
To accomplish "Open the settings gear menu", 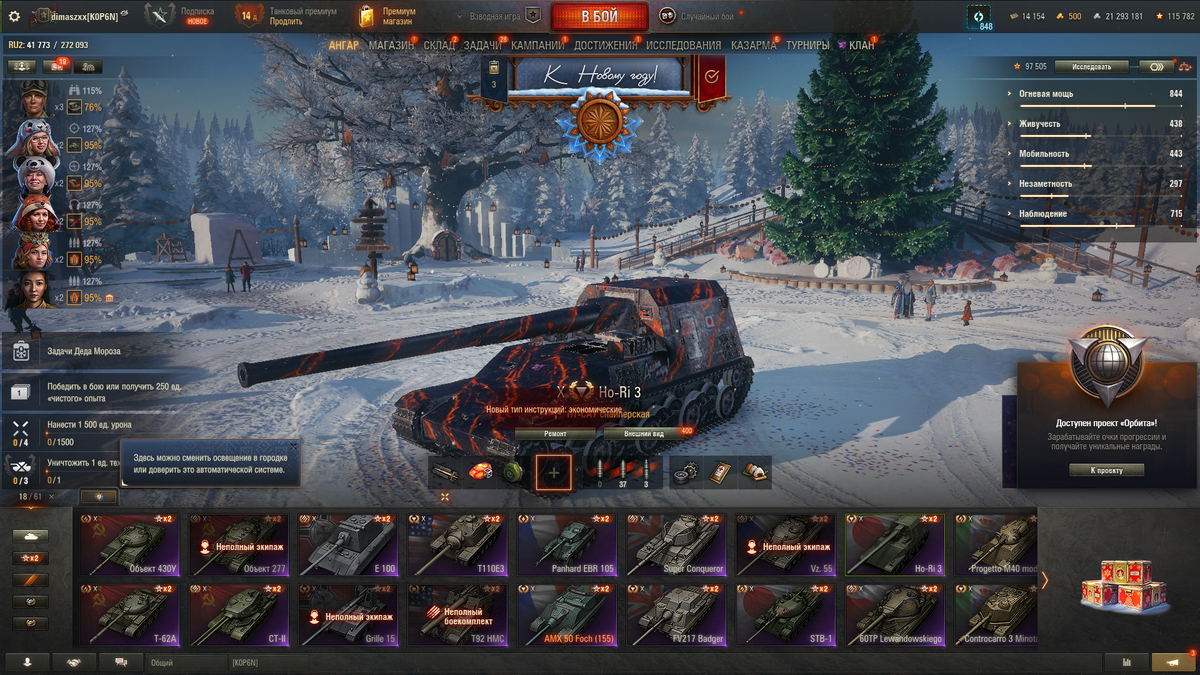I will pyautogui.click(x=14, y=16).
